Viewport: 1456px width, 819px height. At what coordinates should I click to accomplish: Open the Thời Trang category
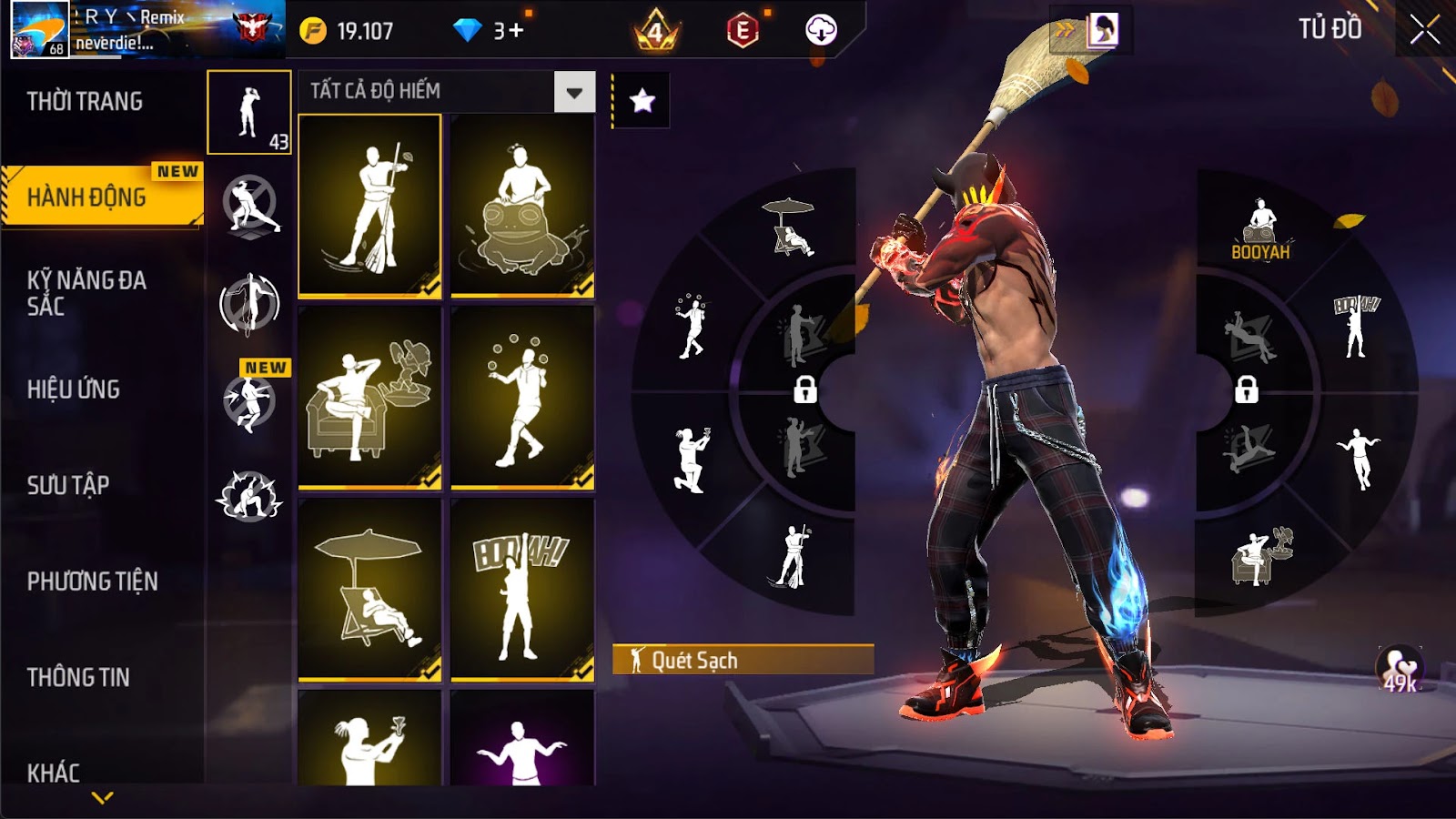point(85,101)
